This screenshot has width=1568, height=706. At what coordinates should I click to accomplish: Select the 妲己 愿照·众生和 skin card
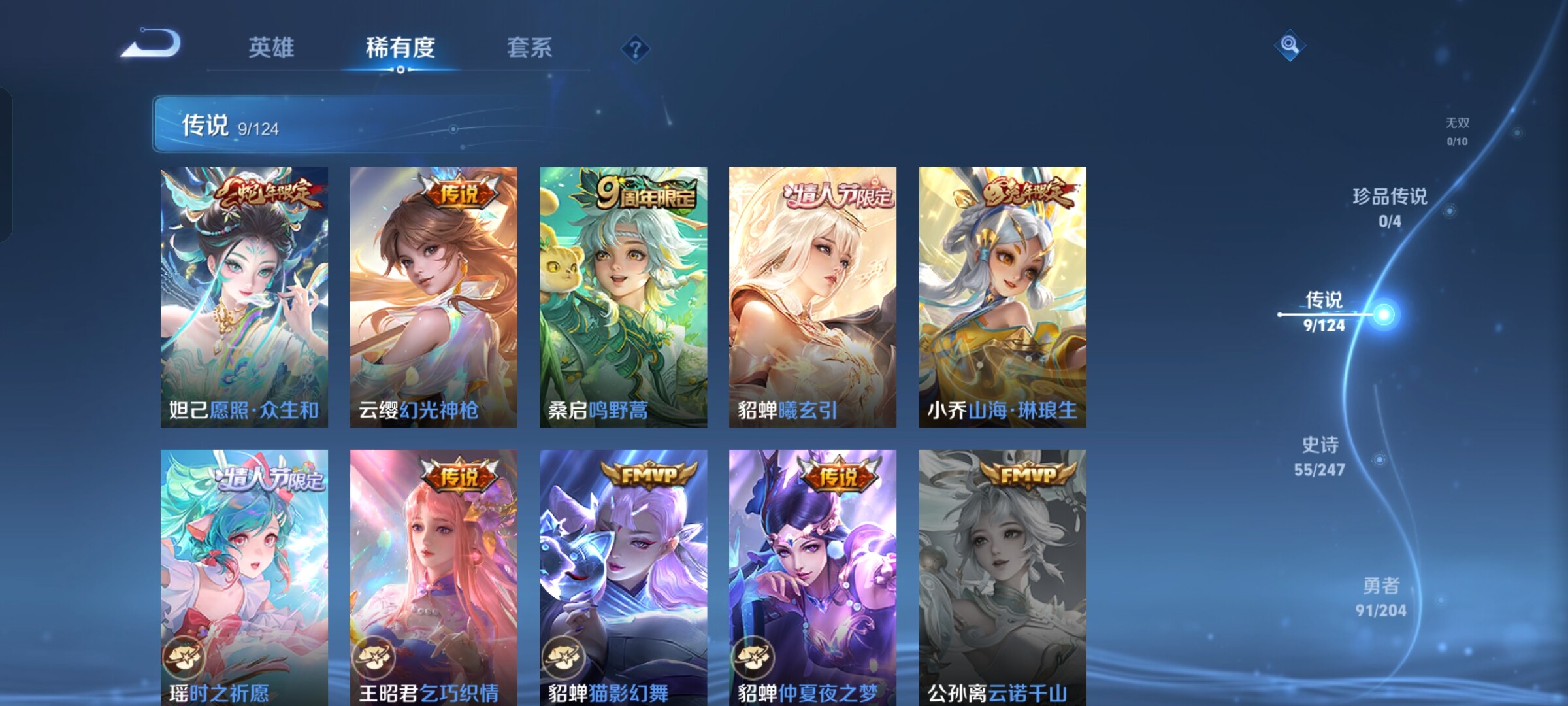coord(244,297)
